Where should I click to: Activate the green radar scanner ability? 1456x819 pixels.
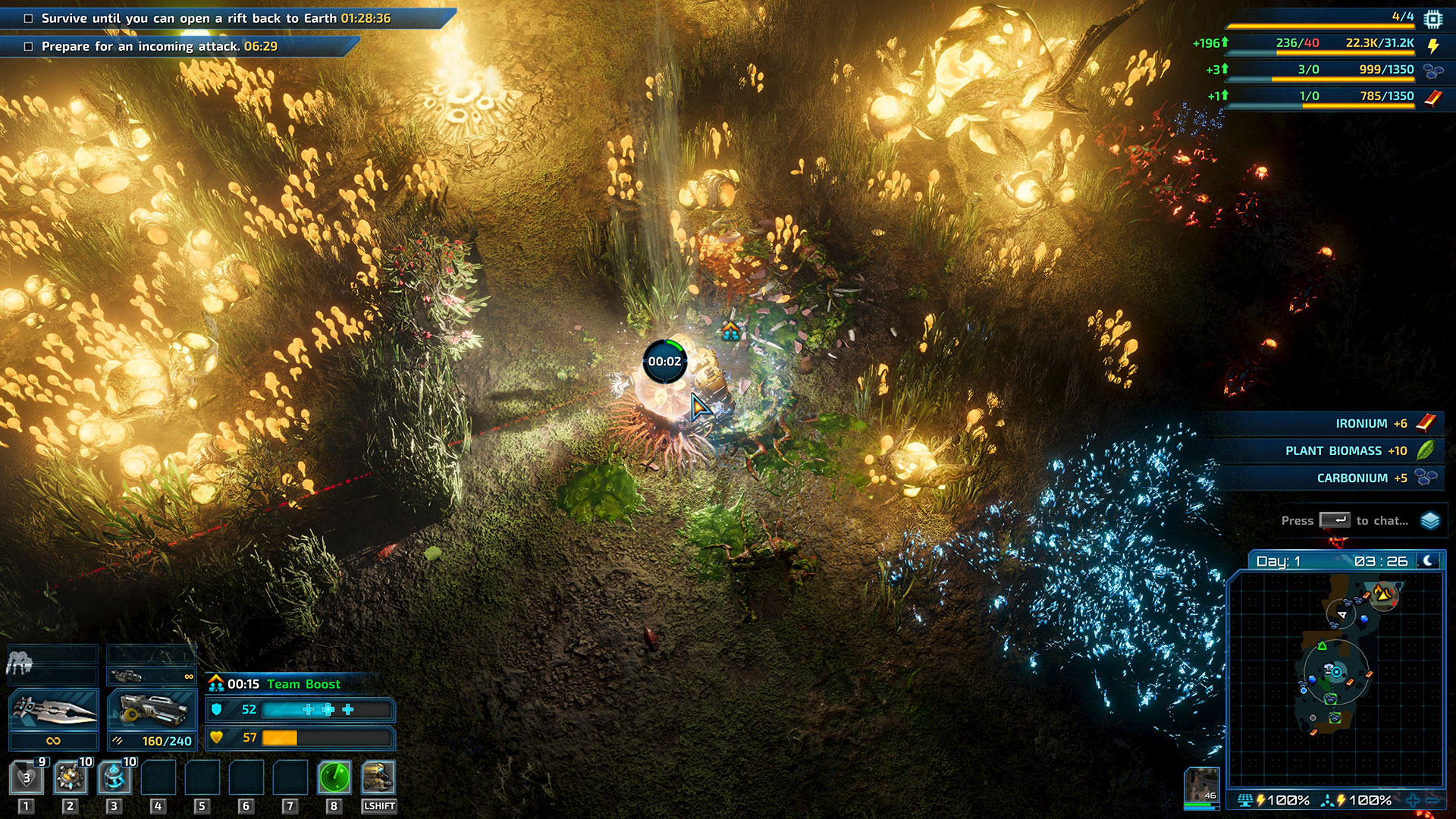pos(334,777)
